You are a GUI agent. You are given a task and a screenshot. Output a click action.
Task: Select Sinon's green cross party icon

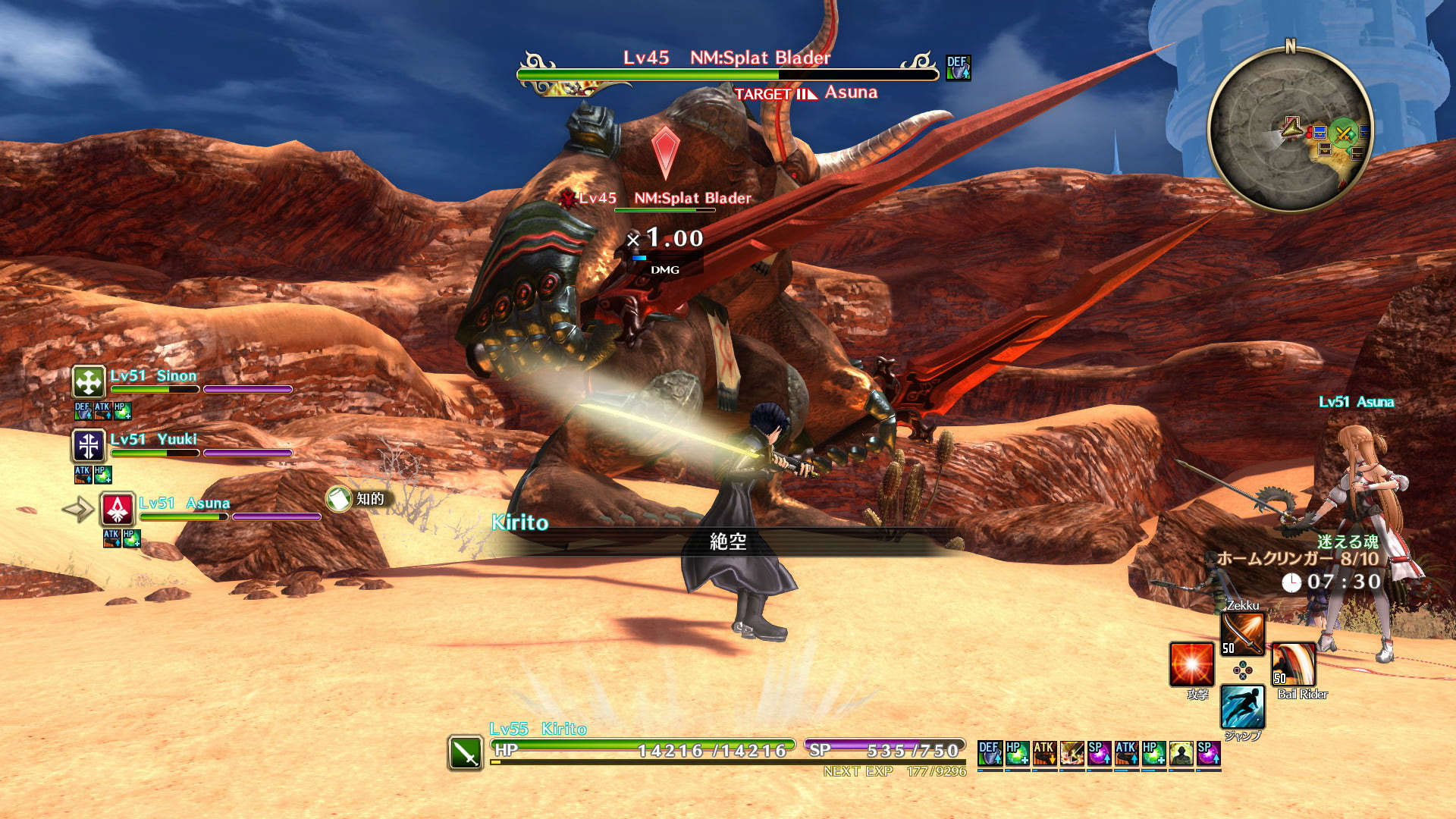[x=88, y=381]
